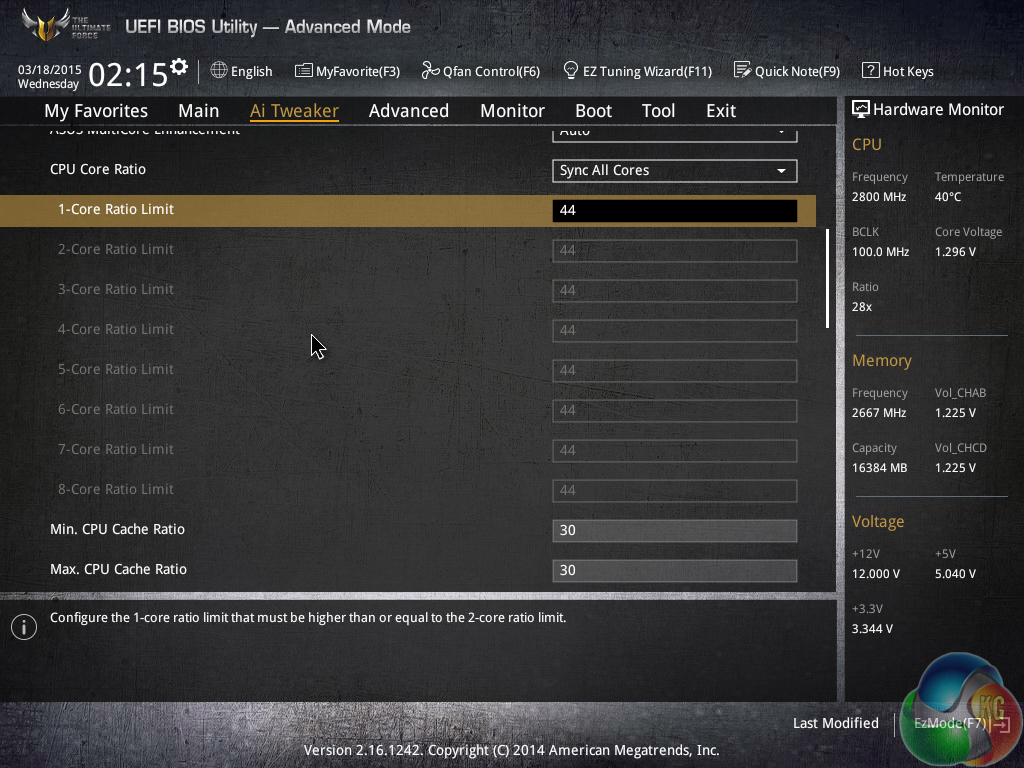
Task: Select the Ai Tweaker tab
Action: 294,111
